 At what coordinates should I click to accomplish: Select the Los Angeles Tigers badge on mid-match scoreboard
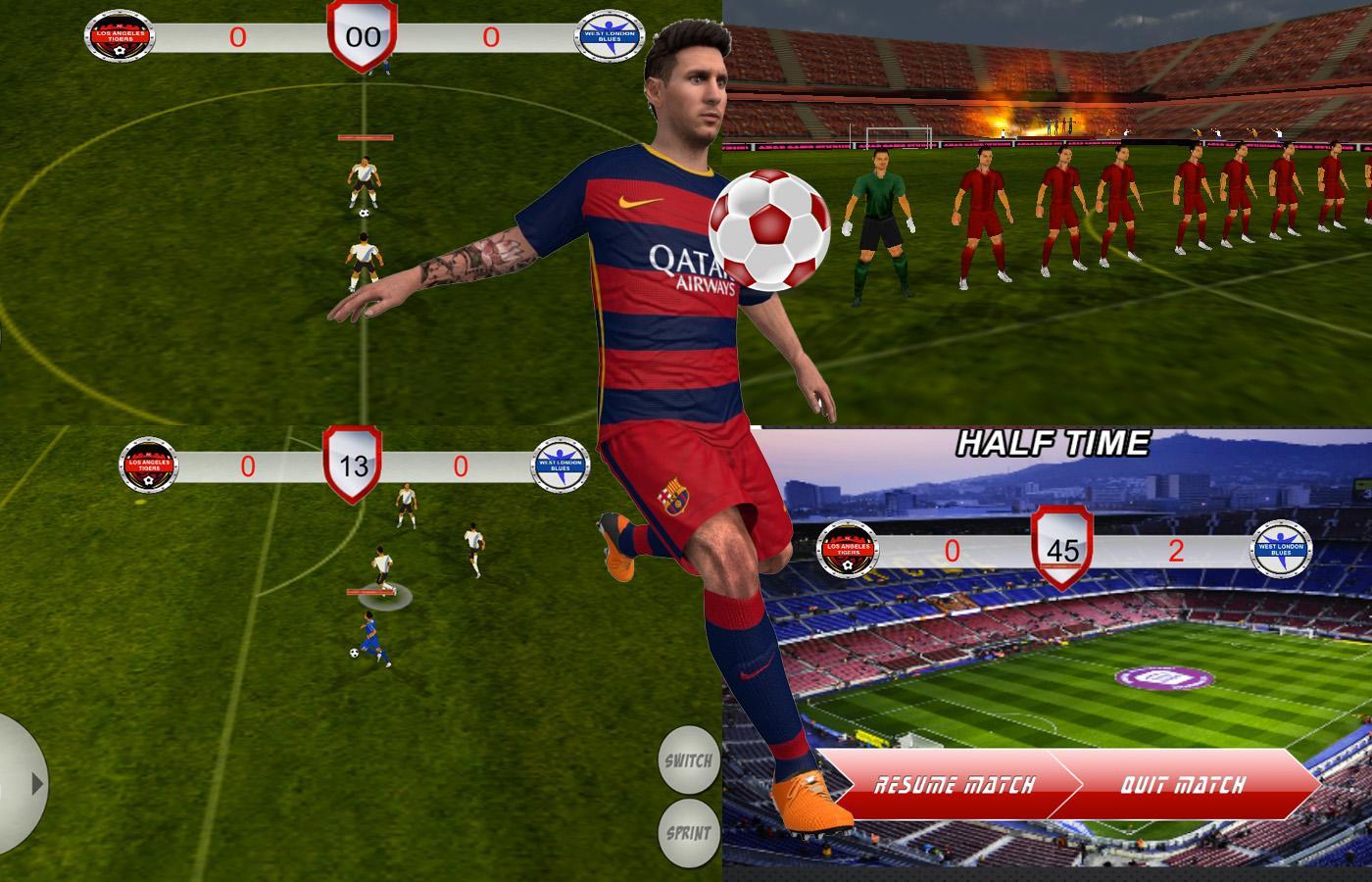147,466
